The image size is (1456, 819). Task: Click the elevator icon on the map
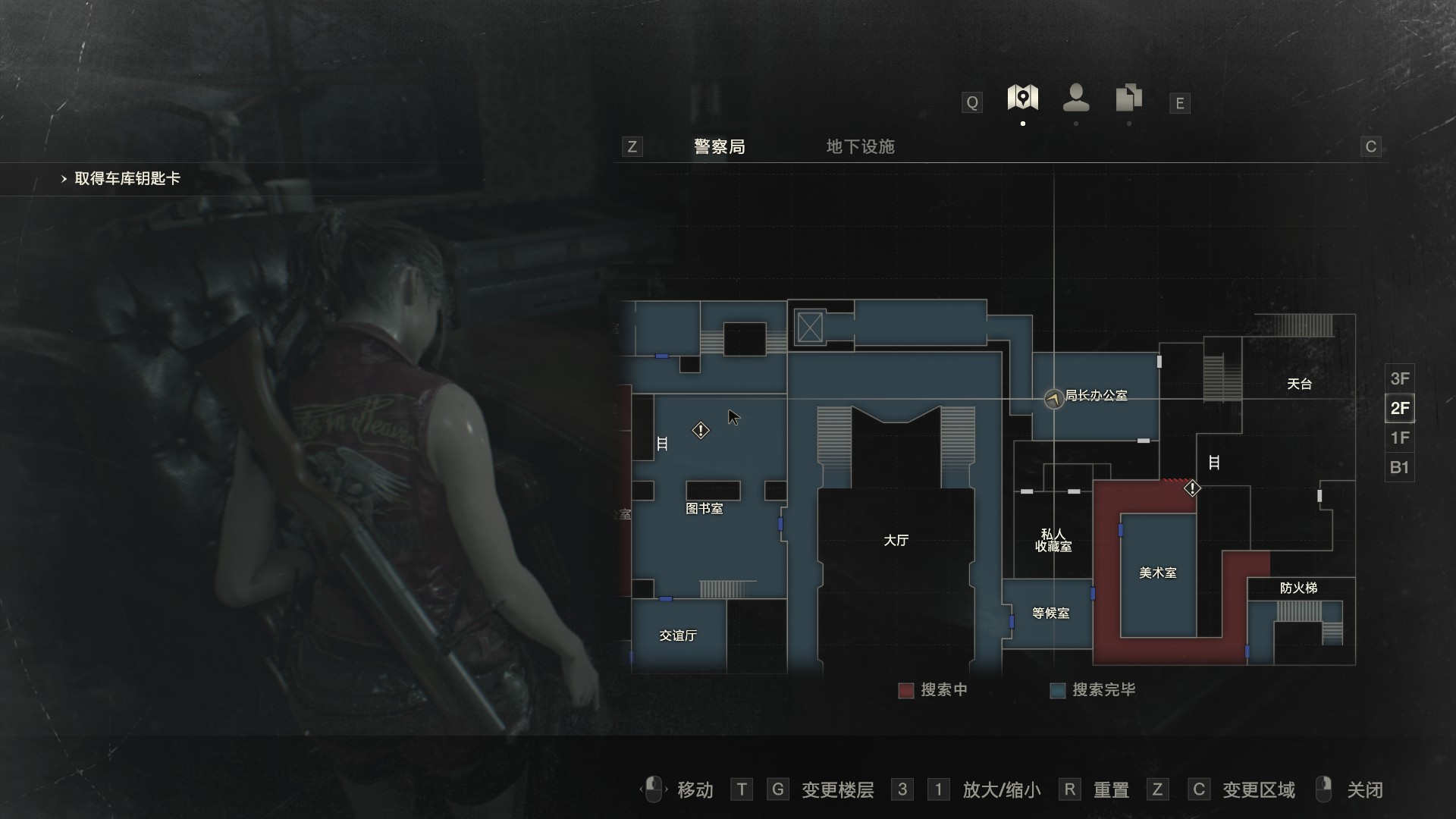810,328
